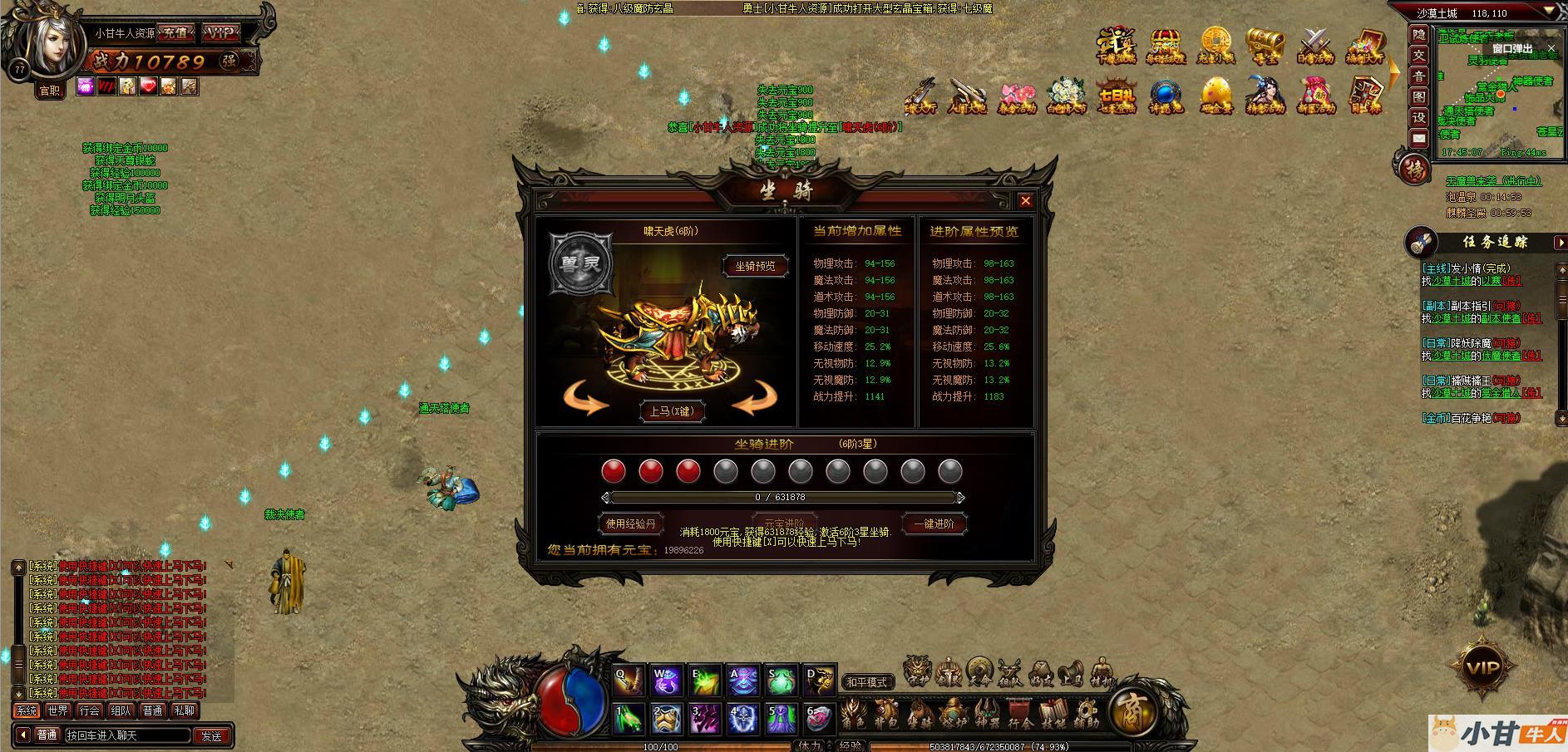
Task: Open the 背包 bag icon
Action: point(885,715)
